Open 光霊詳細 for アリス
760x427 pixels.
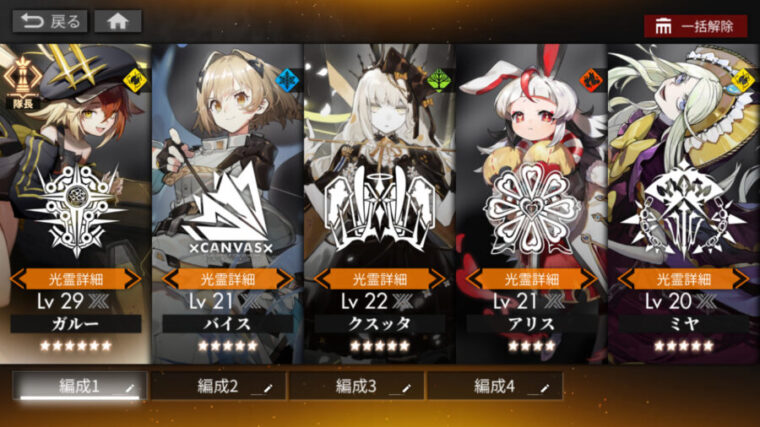(532, 279)
